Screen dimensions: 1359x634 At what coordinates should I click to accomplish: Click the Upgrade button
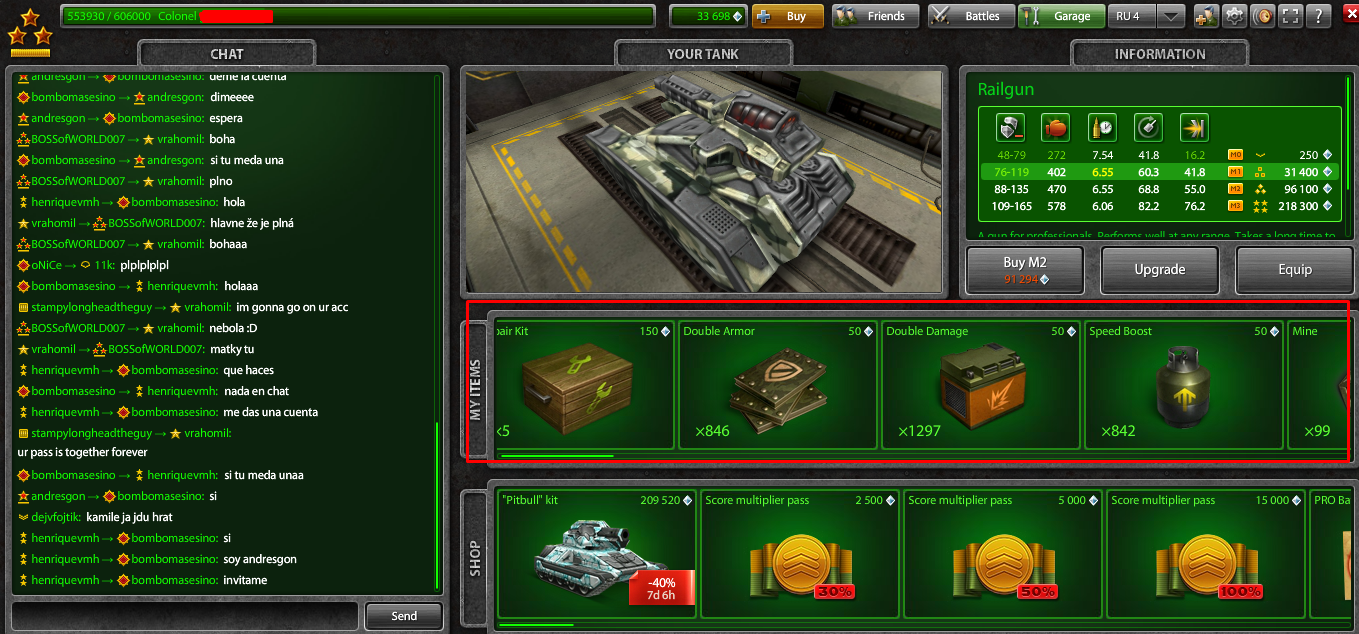1160,270
